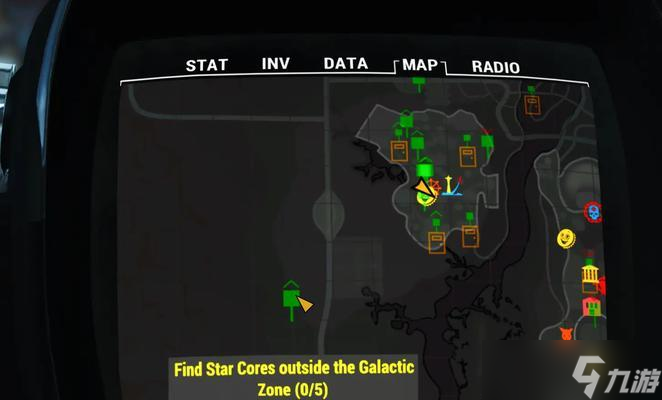Select the pink house map marker

point(592,306)
